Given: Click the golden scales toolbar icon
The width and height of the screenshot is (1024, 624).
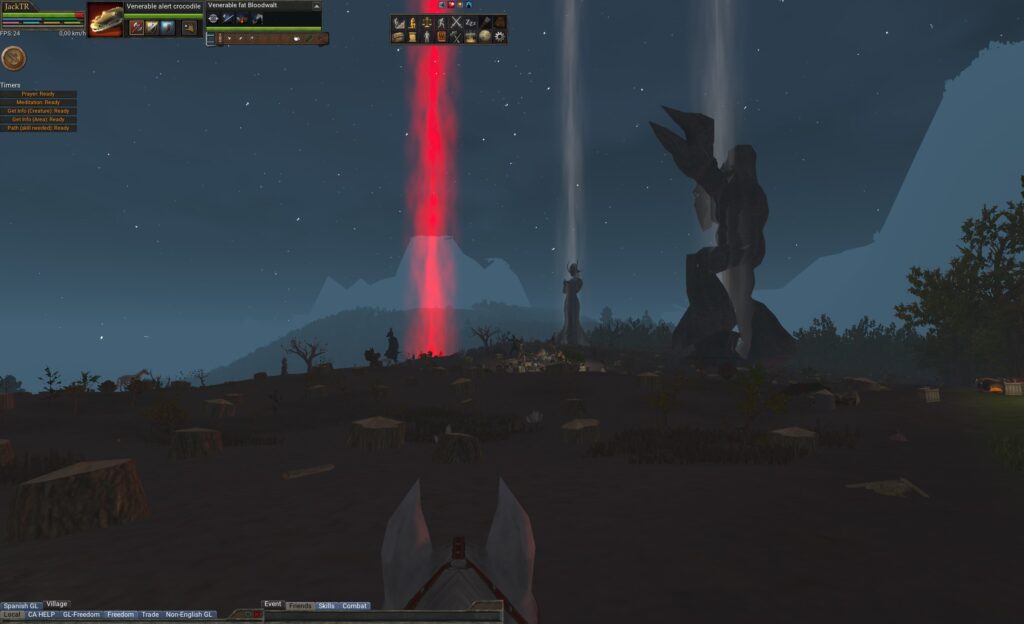Looking at the screenshot, I should click(x=427, y=22).
